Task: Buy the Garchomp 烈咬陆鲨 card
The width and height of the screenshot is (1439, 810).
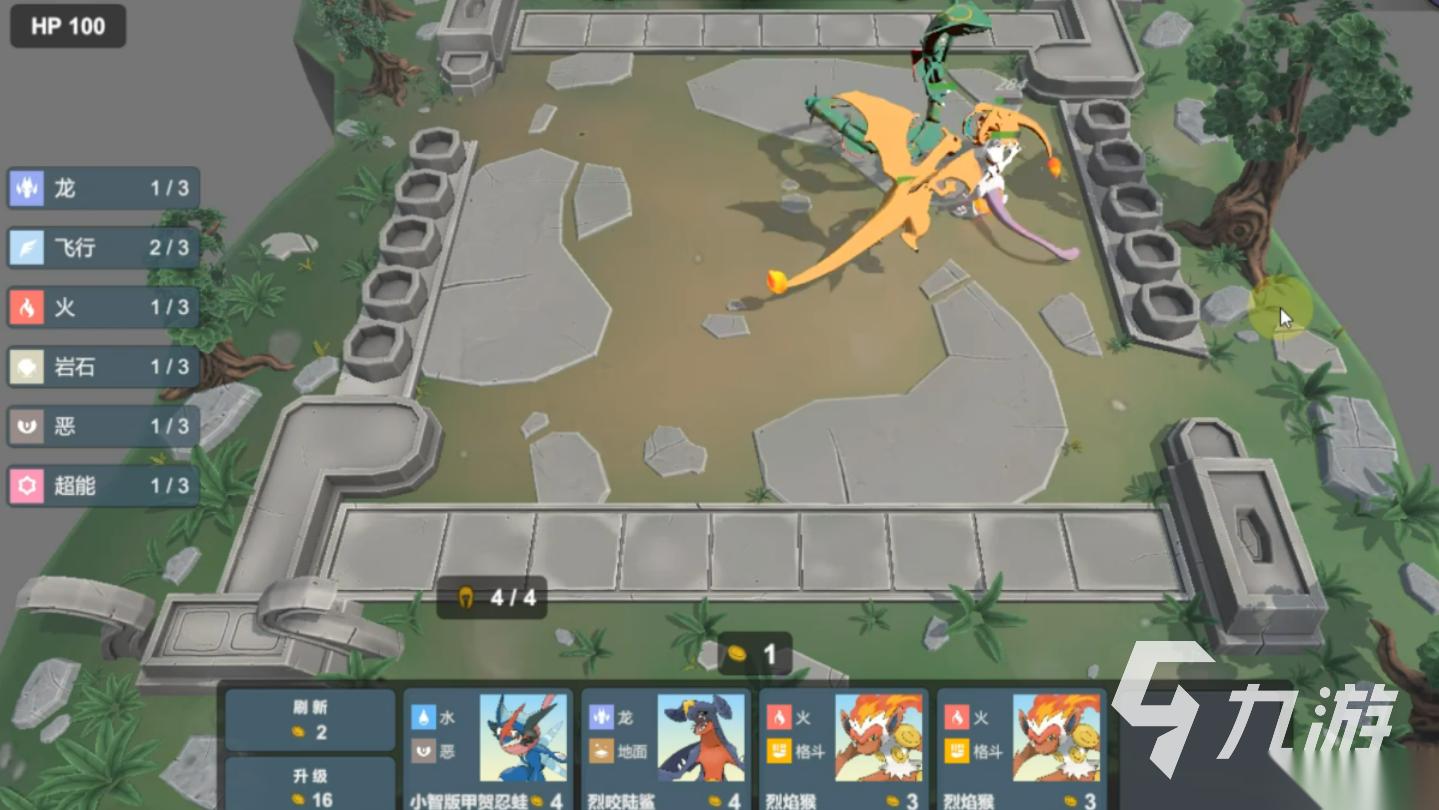Action: tap(665, 750)
